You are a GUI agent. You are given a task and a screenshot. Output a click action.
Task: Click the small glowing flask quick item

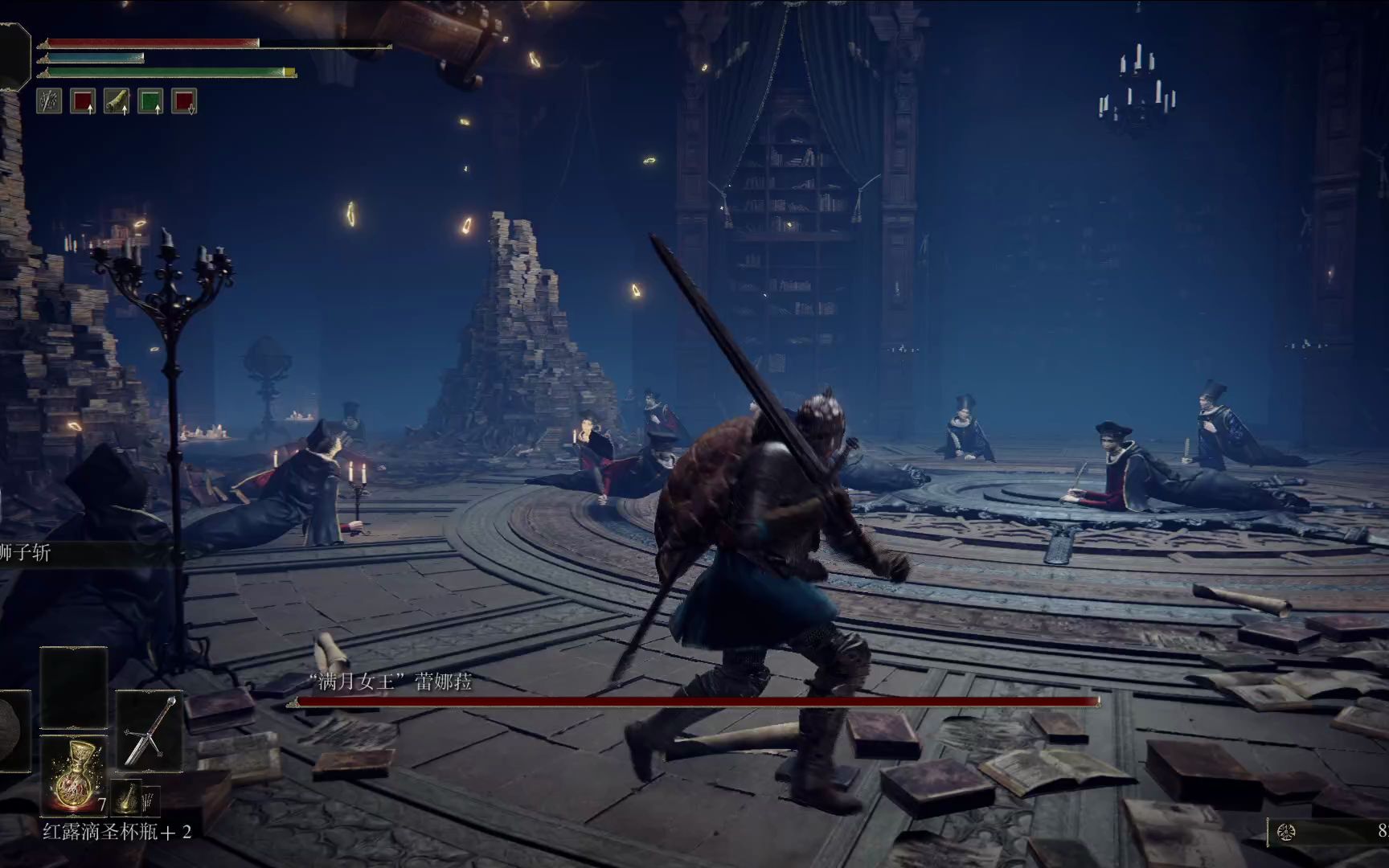126,797
